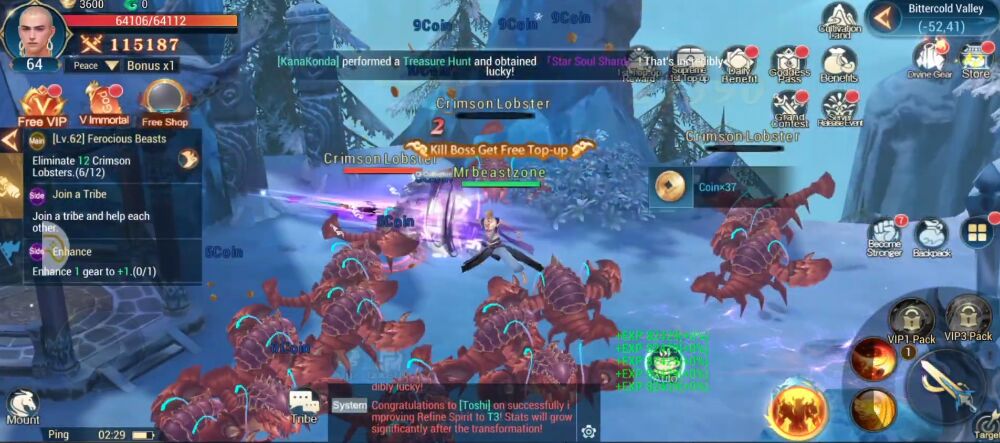1000x443 pixels.
Task: Open the Store
Action: 975,58
